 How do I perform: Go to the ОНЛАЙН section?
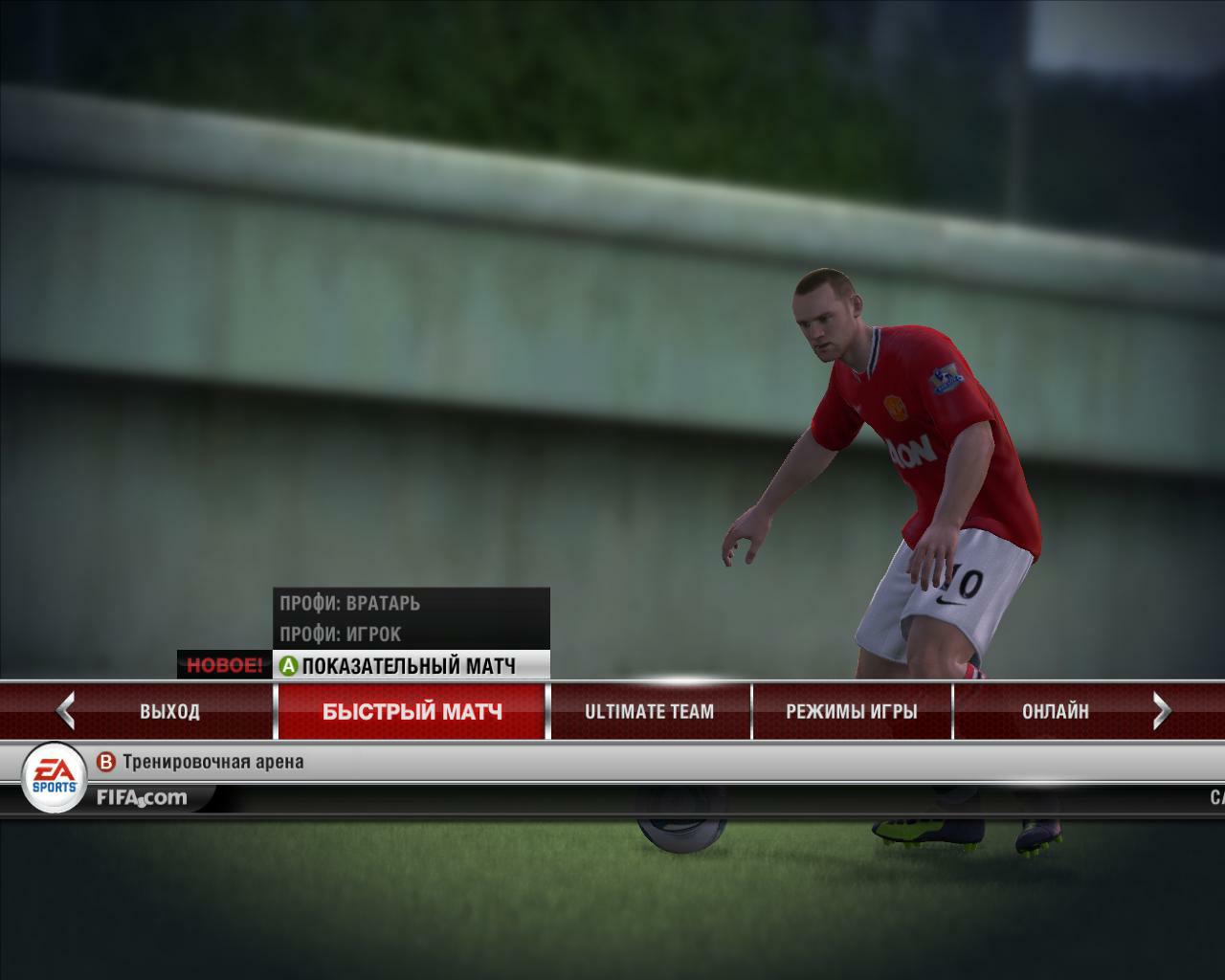[1055, 711]
